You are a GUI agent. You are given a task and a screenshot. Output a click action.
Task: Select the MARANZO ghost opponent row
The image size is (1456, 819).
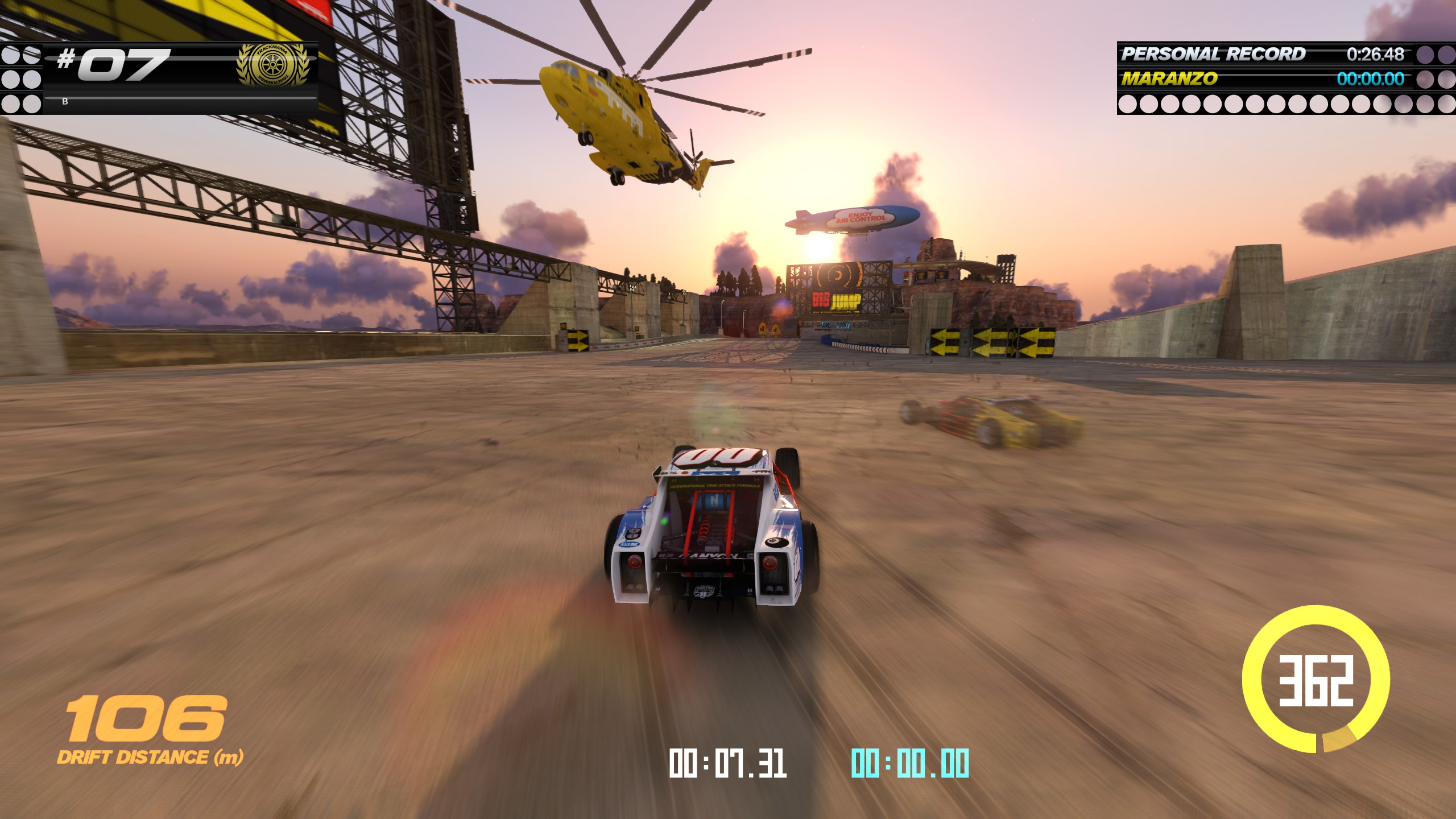click(x=1261, y=78)
